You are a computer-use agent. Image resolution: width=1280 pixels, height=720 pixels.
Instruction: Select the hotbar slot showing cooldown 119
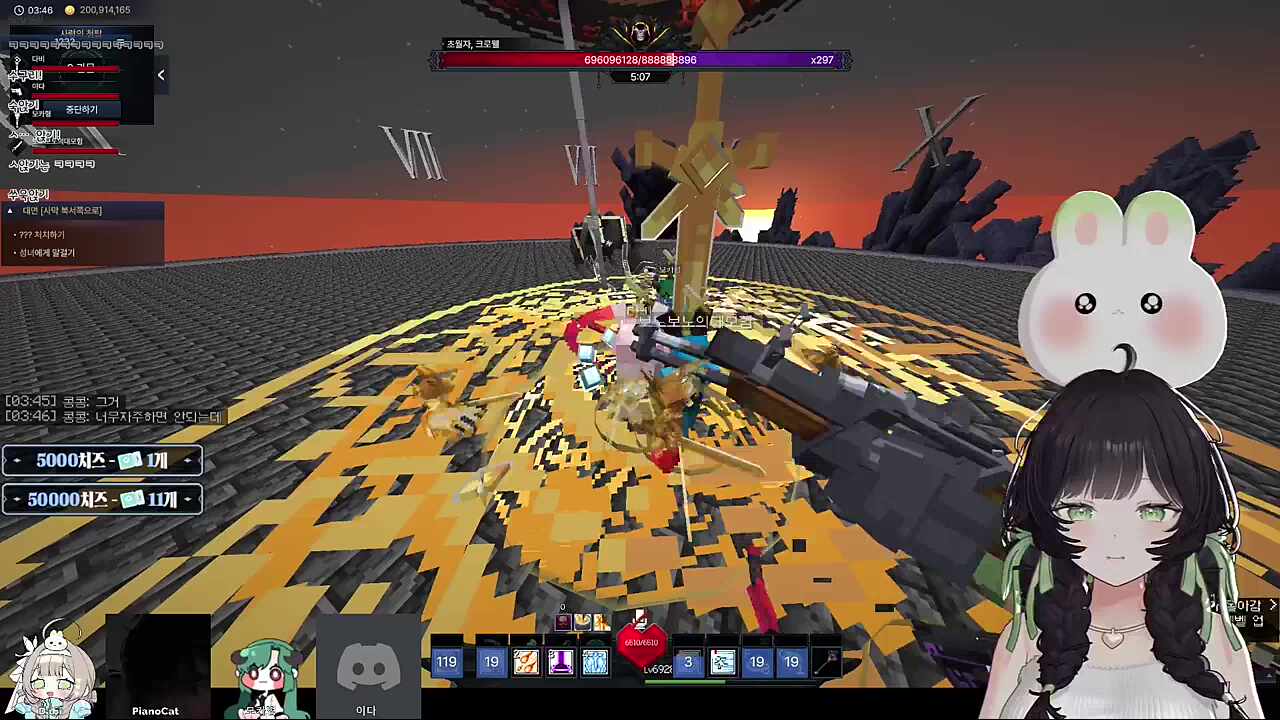click(447, 662)
